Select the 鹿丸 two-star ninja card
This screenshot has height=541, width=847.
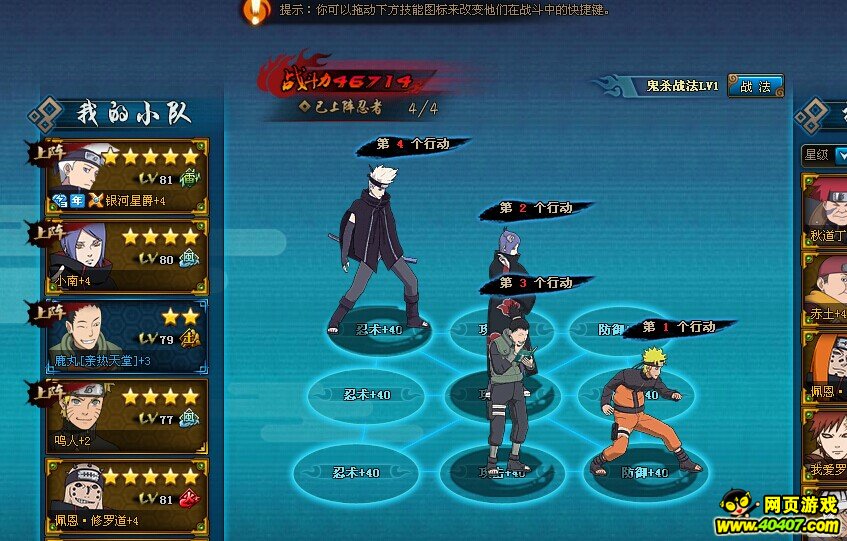pyautogui.click(x=126, y=337)
